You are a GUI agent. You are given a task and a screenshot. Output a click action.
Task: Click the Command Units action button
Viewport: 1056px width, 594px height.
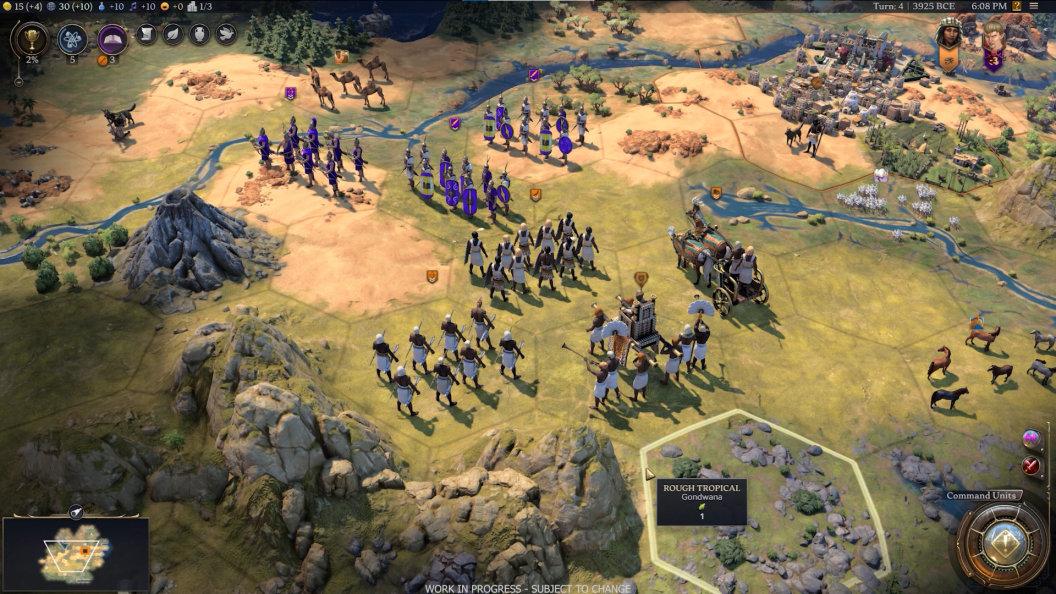pyautogui.click(x=1002, y=543)
